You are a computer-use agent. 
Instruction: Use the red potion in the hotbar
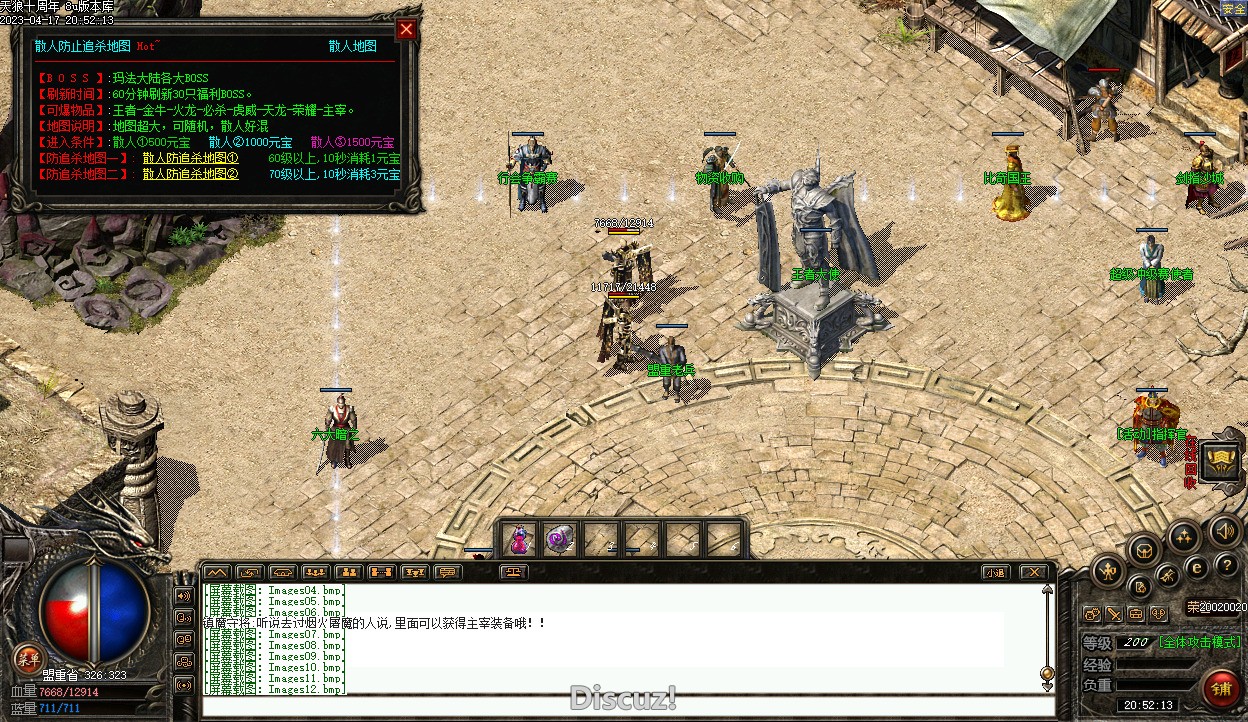[519, 540]
